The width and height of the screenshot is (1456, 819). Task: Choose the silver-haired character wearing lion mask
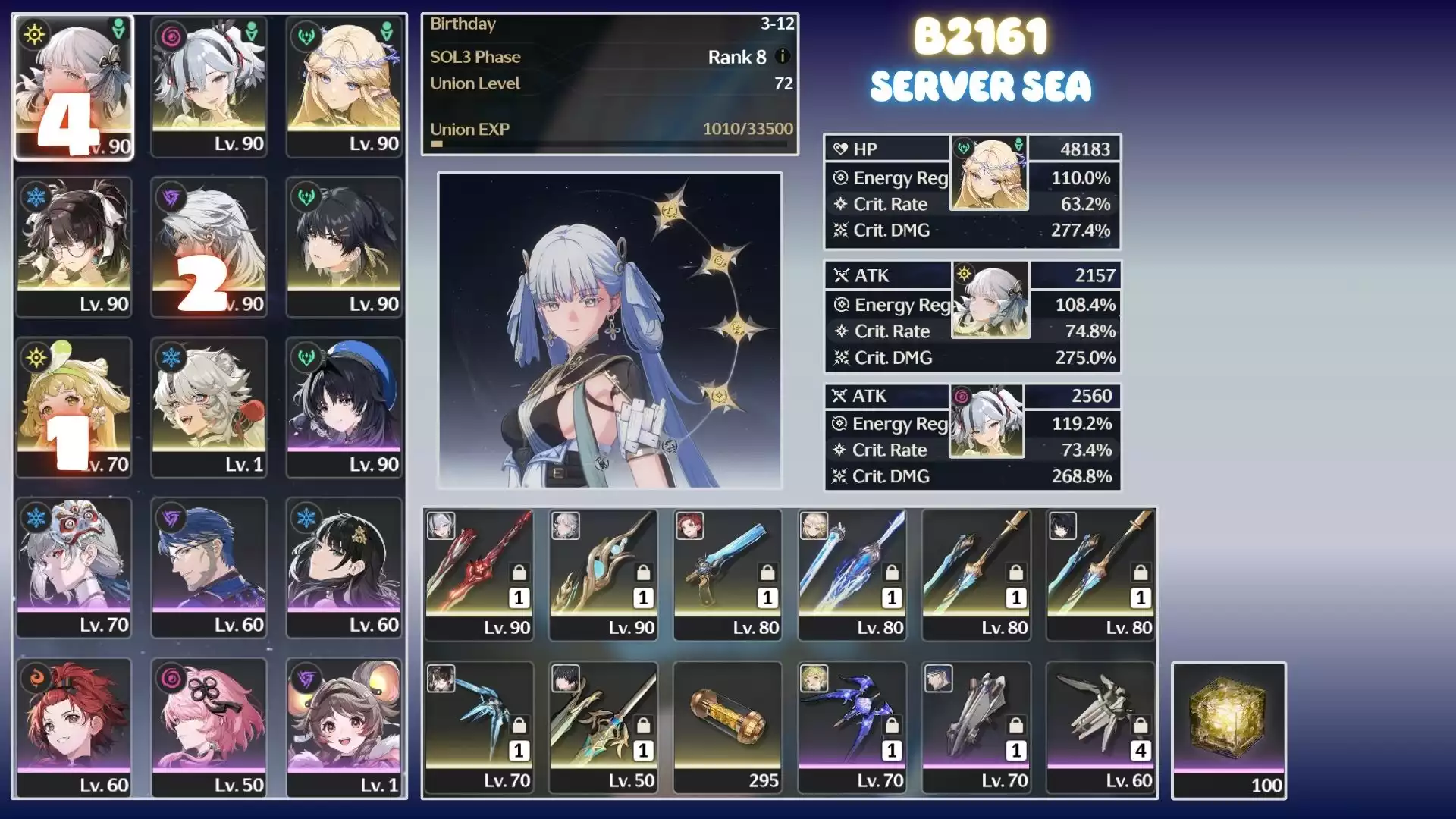pos(74,566)
